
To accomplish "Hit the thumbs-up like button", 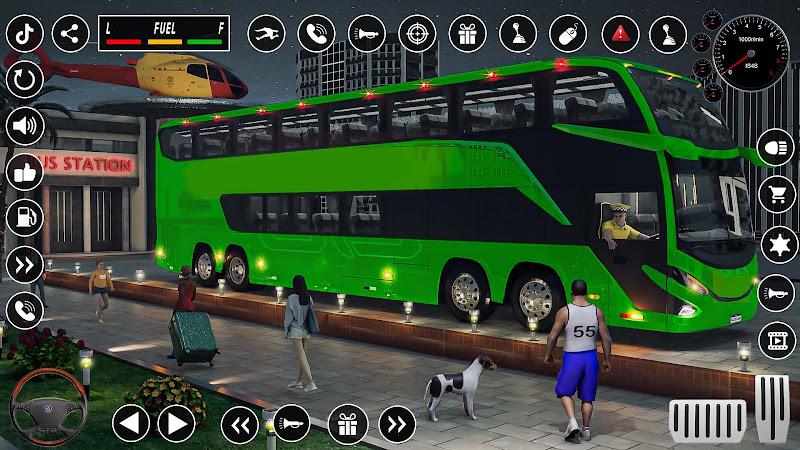I will point(23,172).
